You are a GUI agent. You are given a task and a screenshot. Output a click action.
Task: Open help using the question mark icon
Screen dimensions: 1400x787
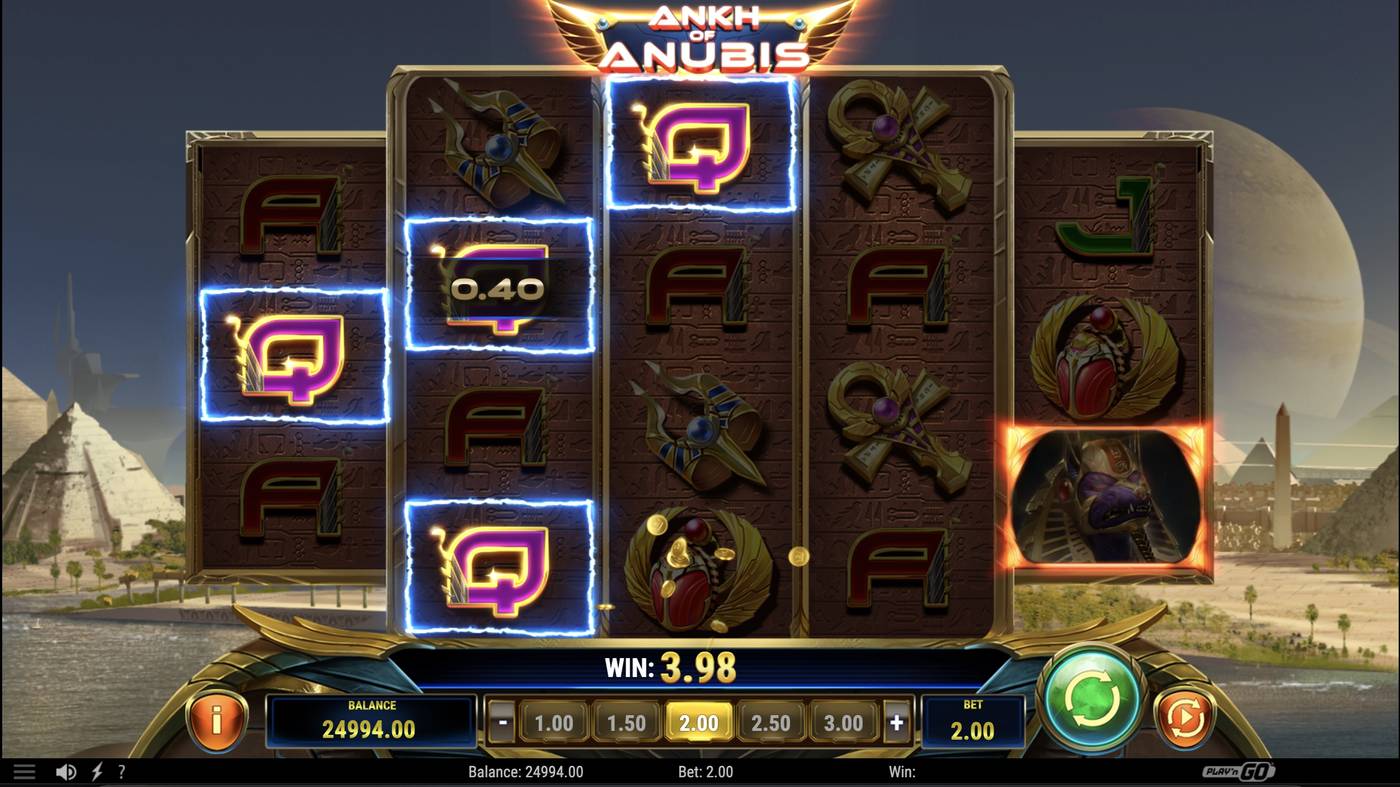click(122, 770)
